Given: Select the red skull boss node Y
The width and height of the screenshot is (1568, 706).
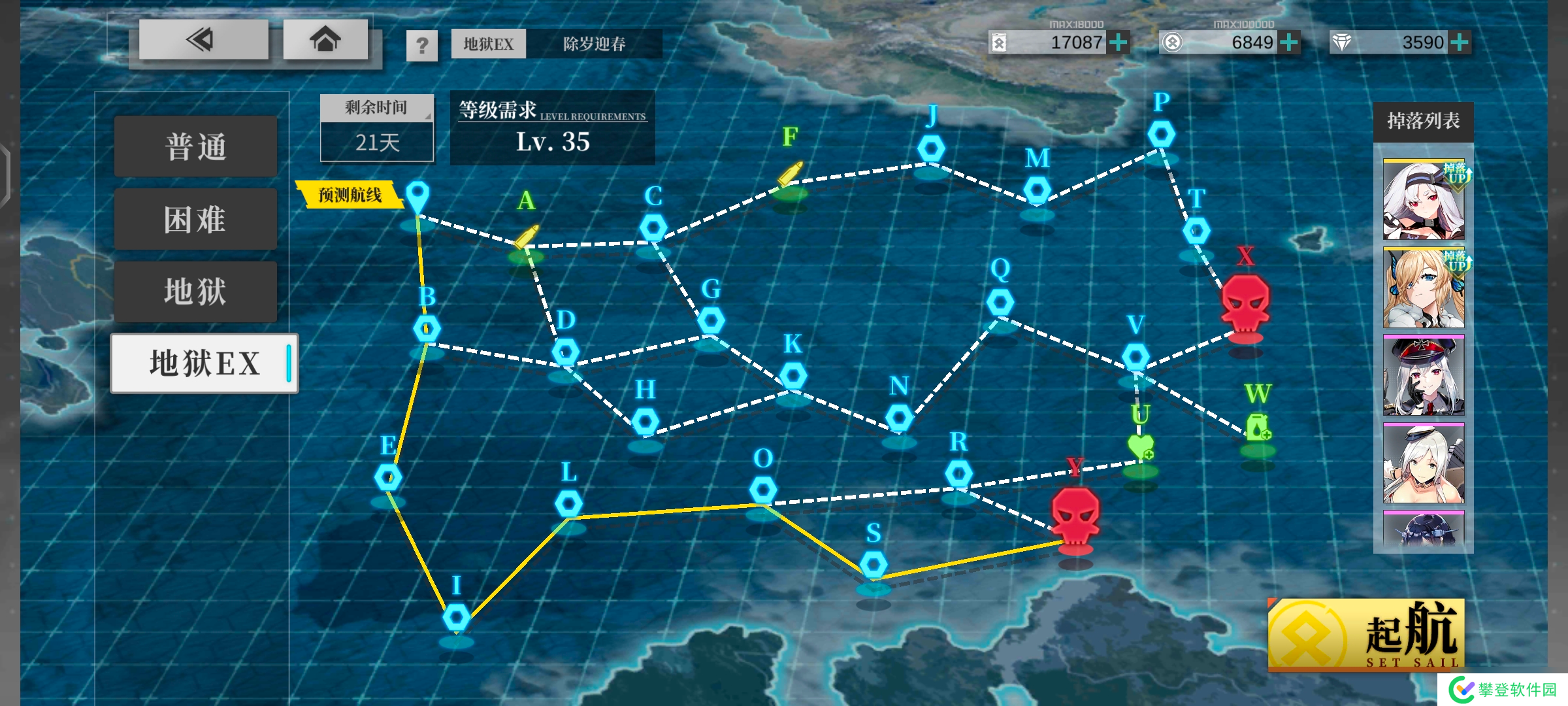Looking at the screenshot, I should pyautogui.click(x=1075, y=516).
